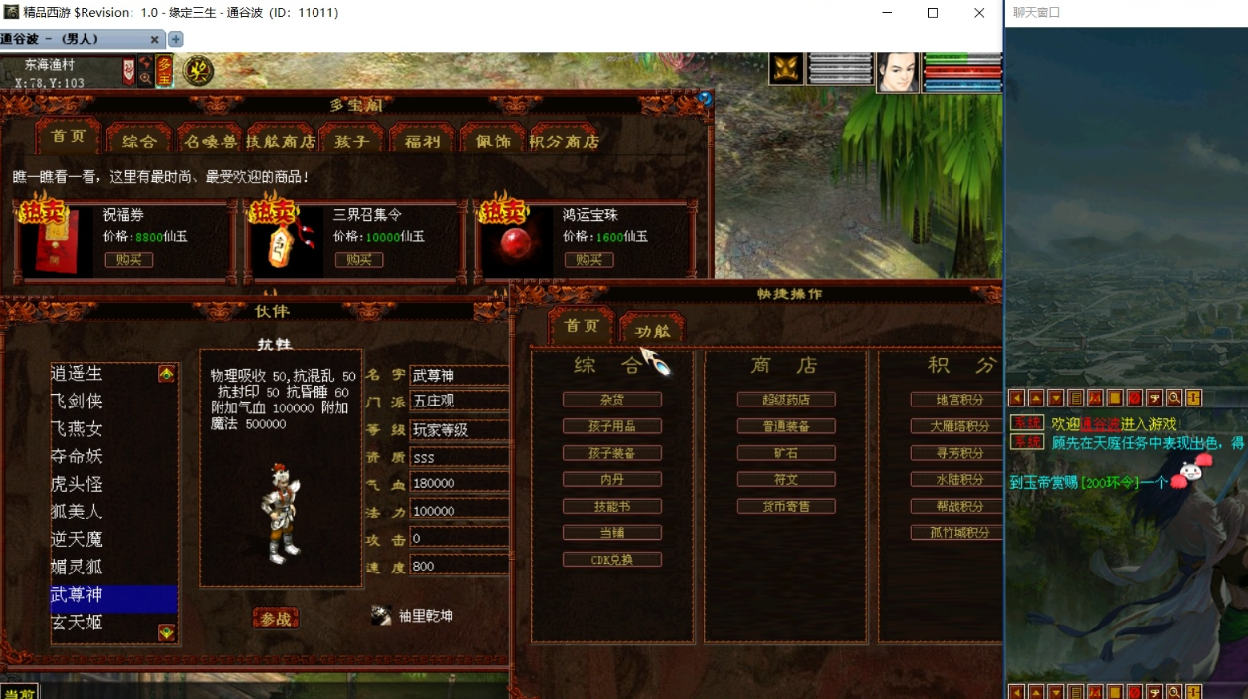Switch to the 功能 tab in 快捷操作
The image size is (1248, 699).
click(x=652, y=330)
